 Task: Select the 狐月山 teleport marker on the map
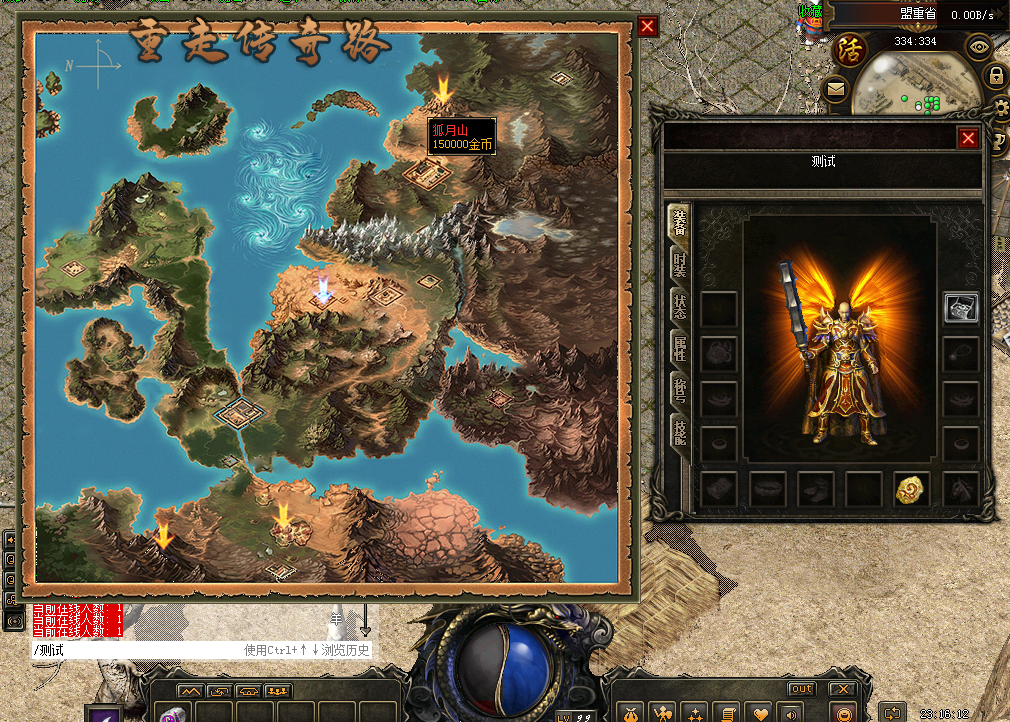pyautogui.click(x=443, y=89)
